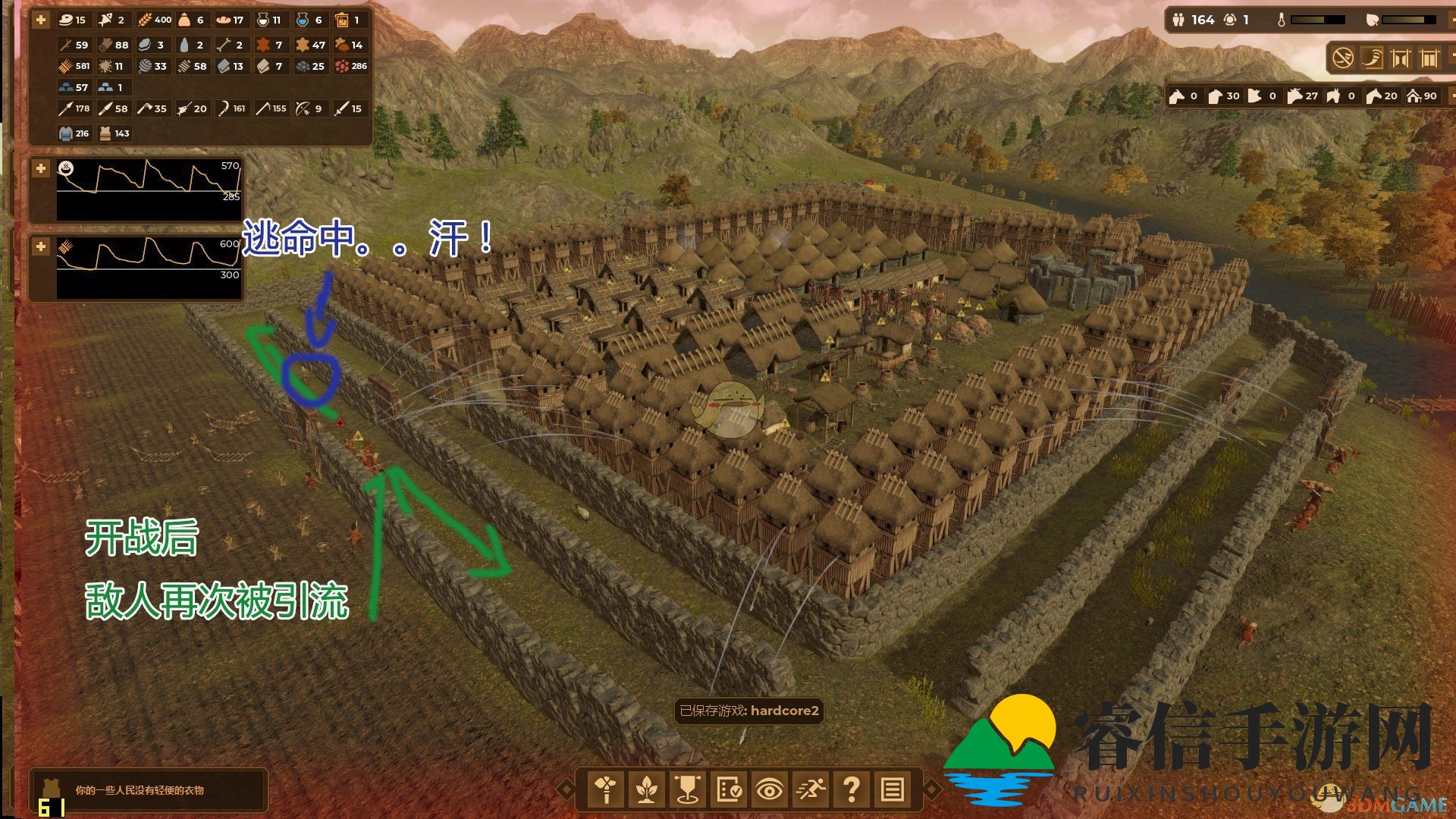Expand the straw graph panel
Viewport: 1456px width, 819px height.
click(41, 246)
